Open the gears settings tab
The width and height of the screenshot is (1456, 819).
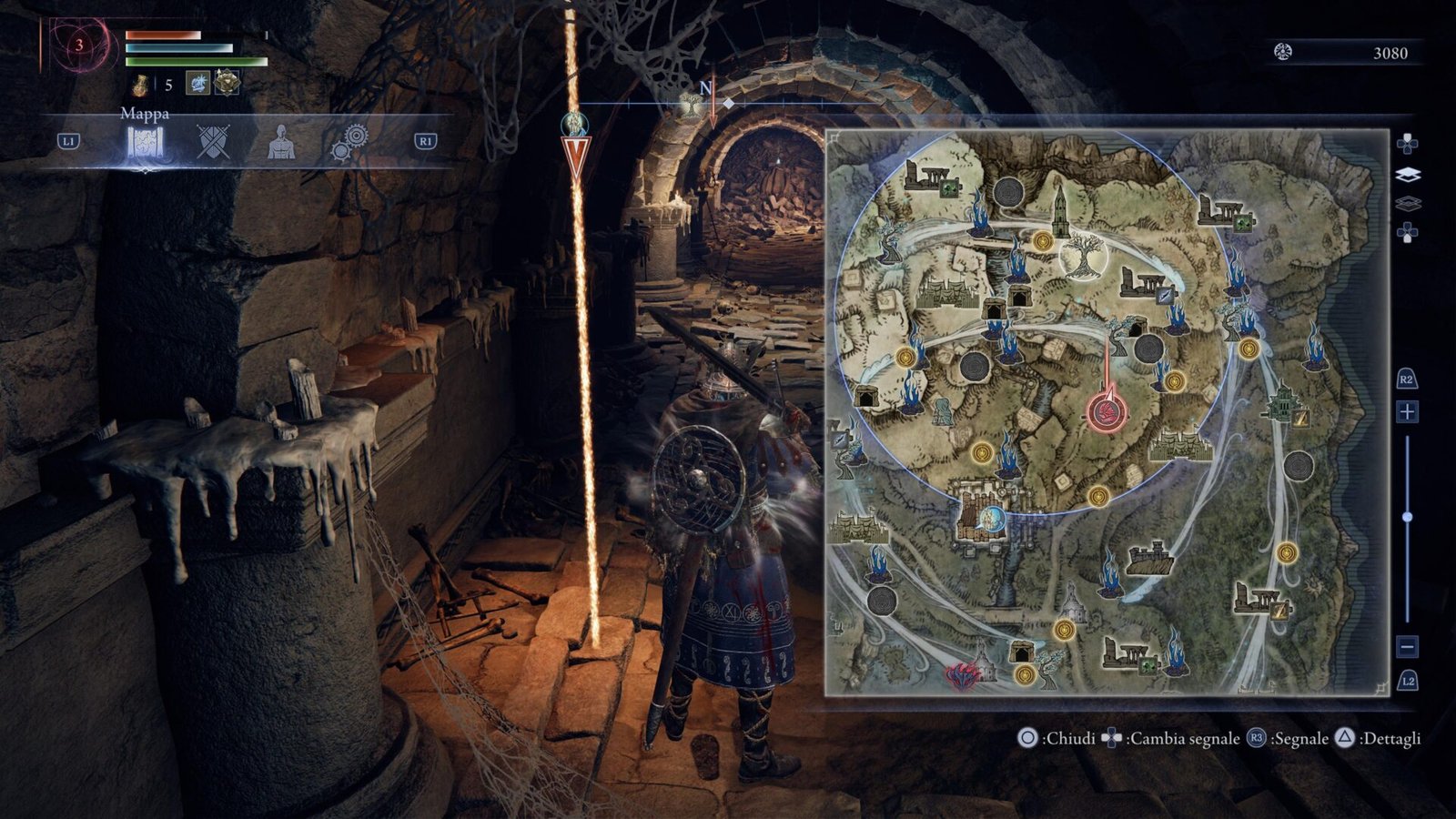(x=350, y=142)
